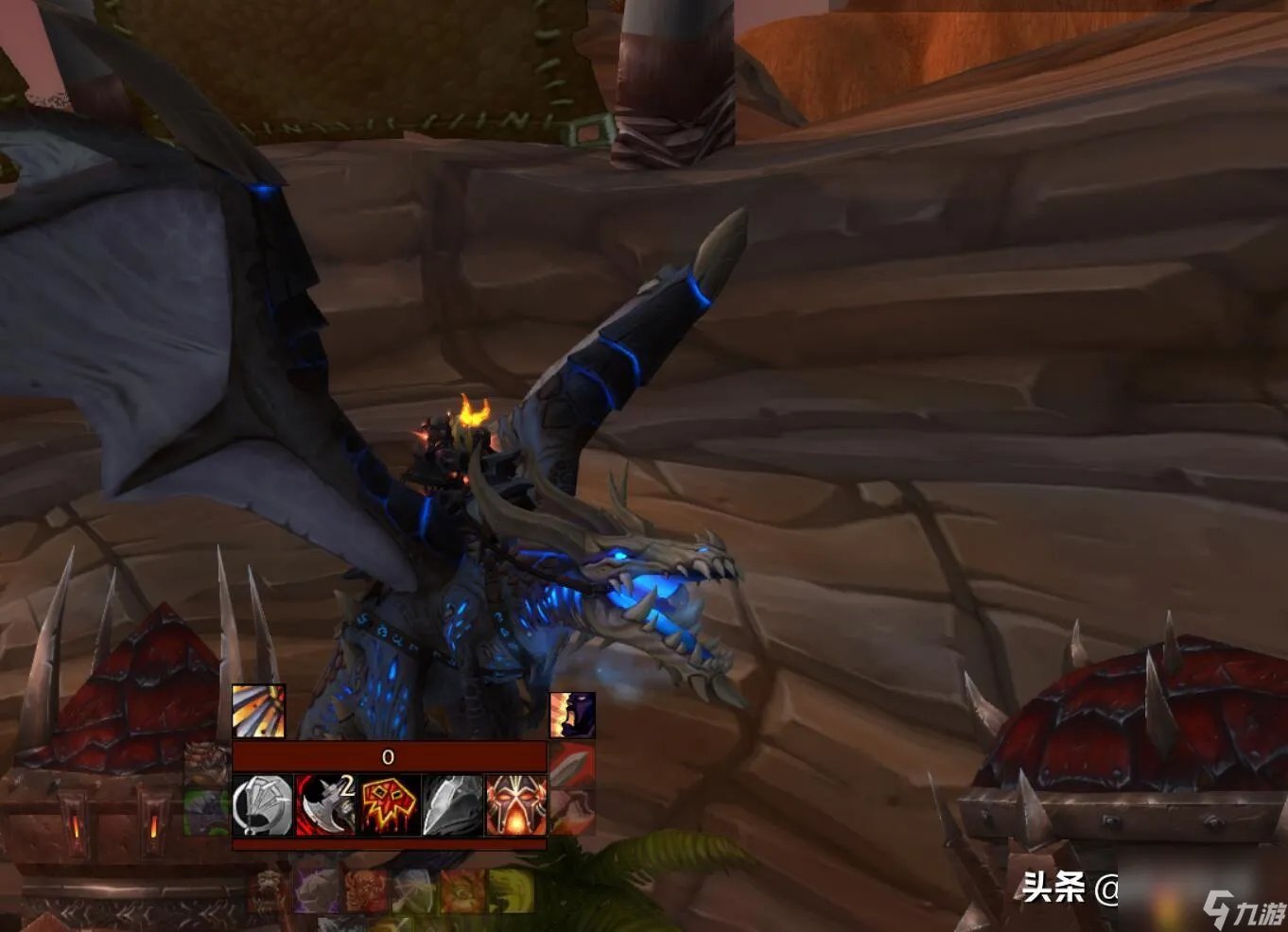Select the purple hooded figure icon
This screenshot has height=932, width=1288.
tap(572, 716)
